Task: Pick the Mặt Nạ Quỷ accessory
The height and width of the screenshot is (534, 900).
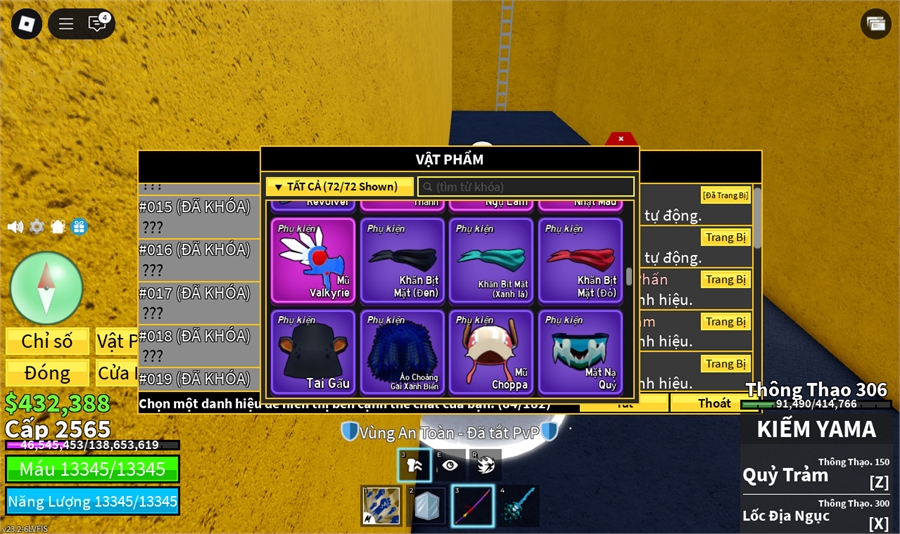Action: 580,352
